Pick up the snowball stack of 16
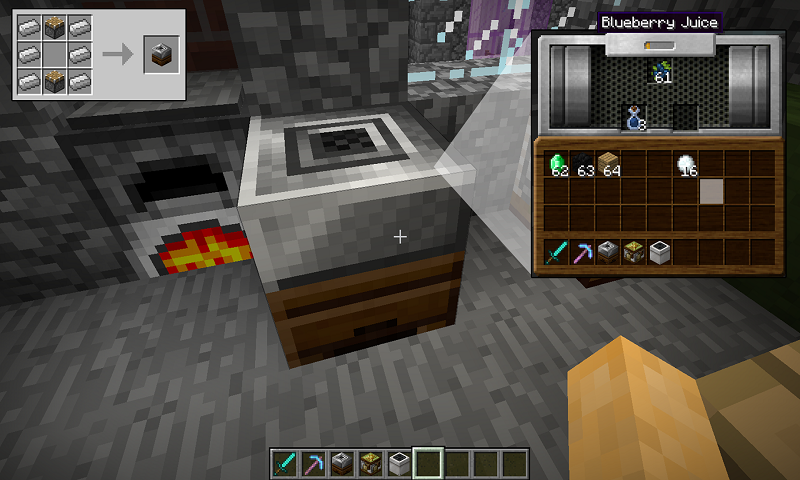This screenshot has width=800, height=480. pos(686,164)
